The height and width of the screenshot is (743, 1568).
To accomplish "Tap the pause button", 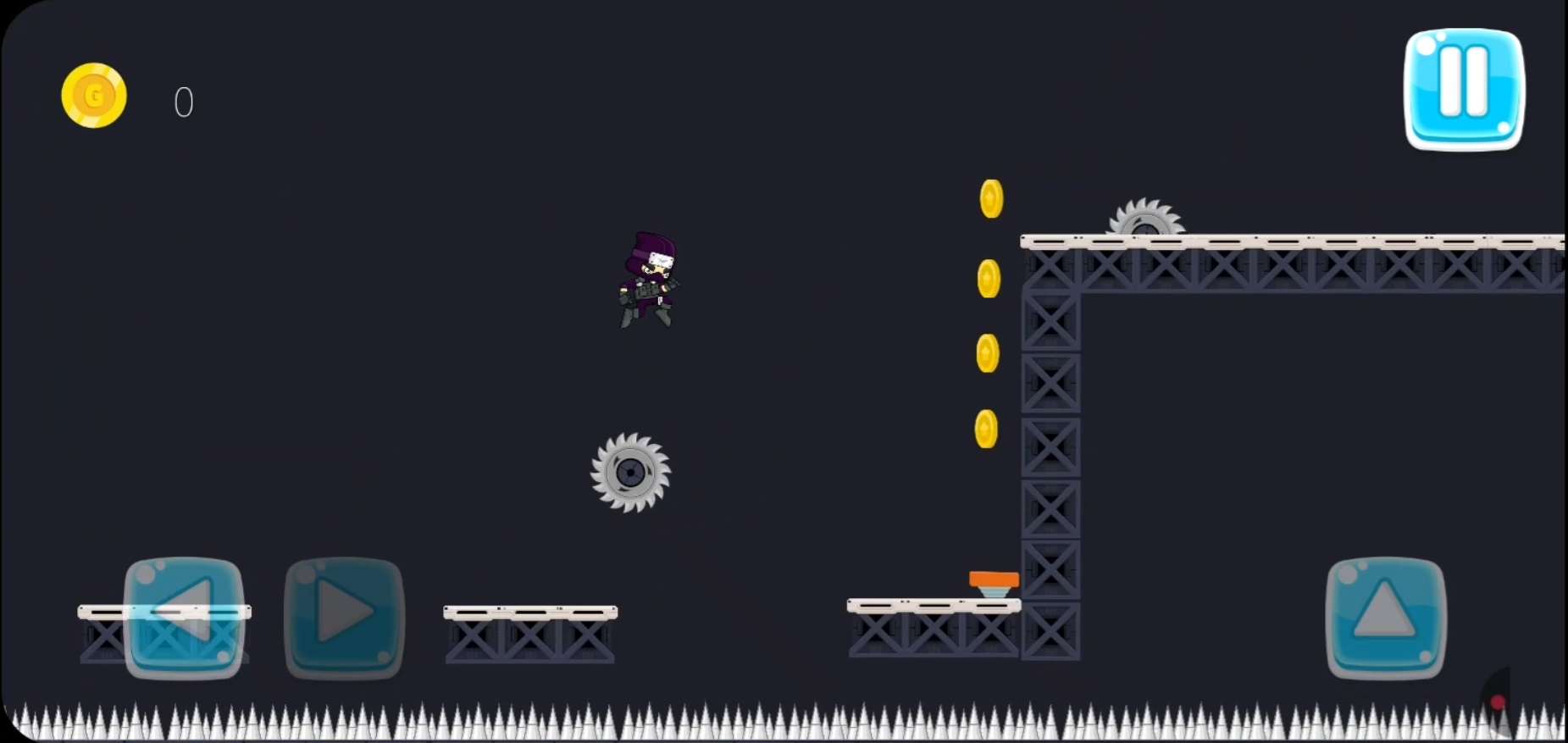I will pos(1463,91).
